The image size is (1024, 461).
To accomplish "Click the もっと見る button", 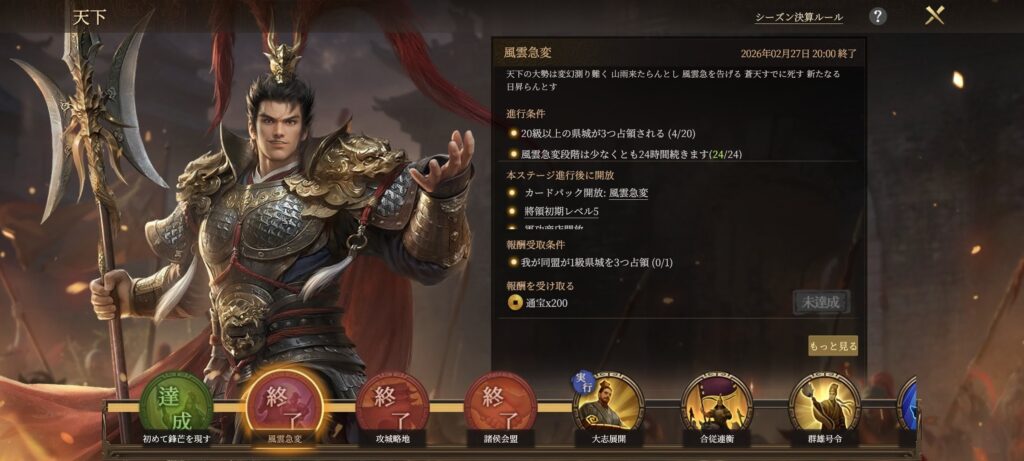I will pos(833,346).
